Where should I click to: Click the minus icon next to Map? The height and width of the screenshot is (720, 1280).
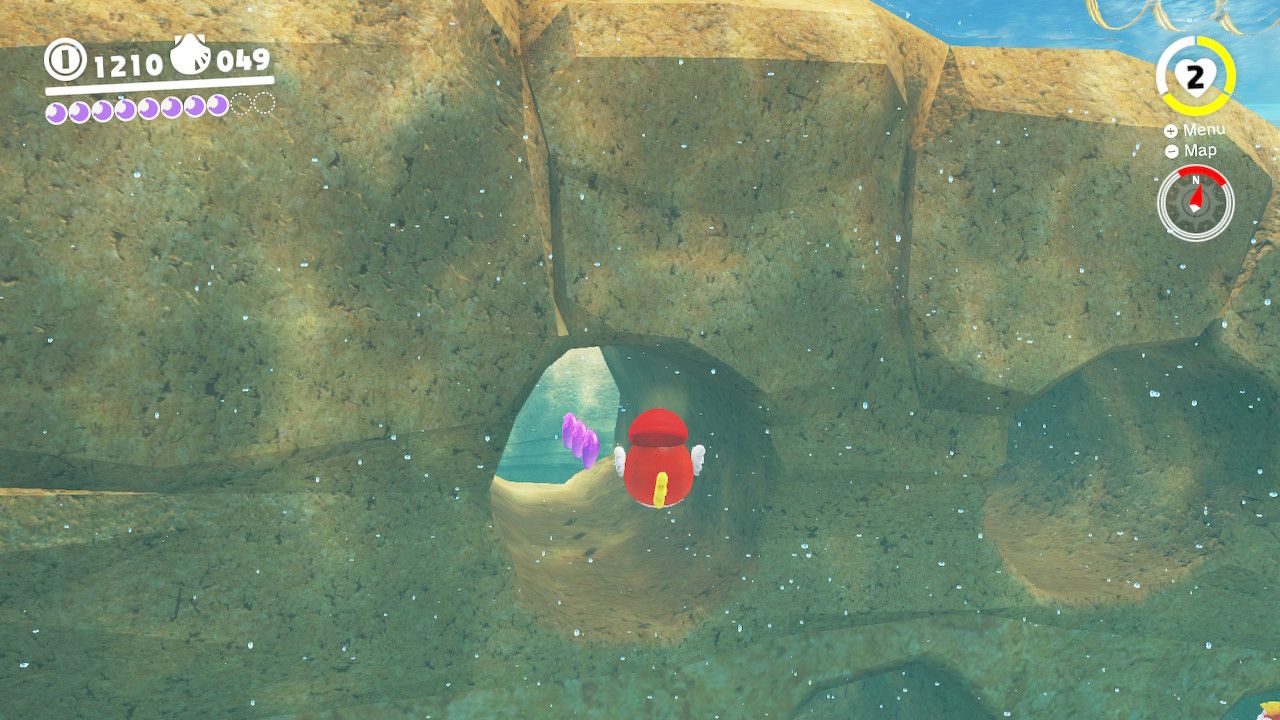[1169, 151]
